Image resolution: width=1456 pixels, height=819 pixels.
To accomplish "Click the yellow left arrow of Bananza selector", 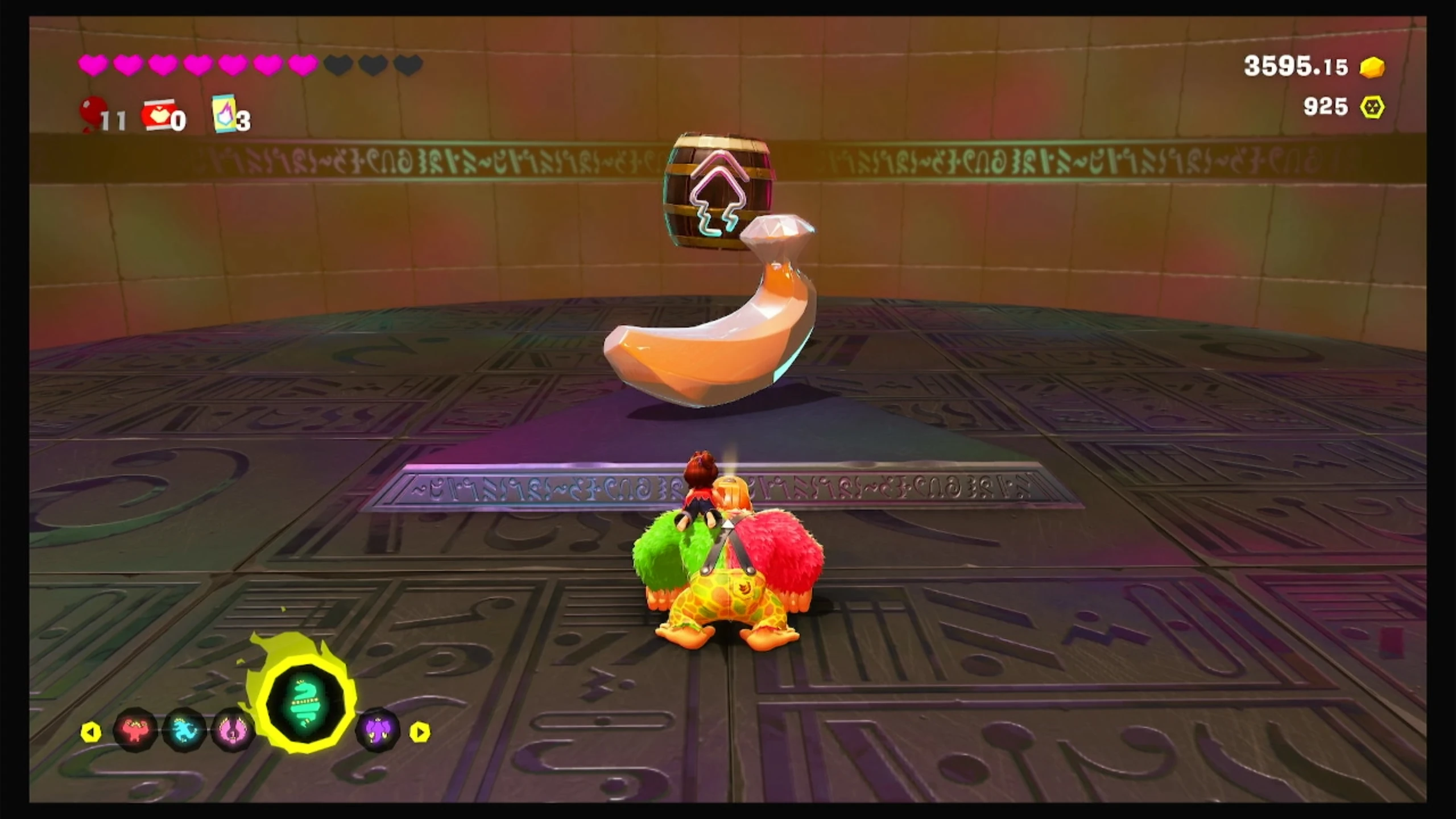I will tap(91, 732).
